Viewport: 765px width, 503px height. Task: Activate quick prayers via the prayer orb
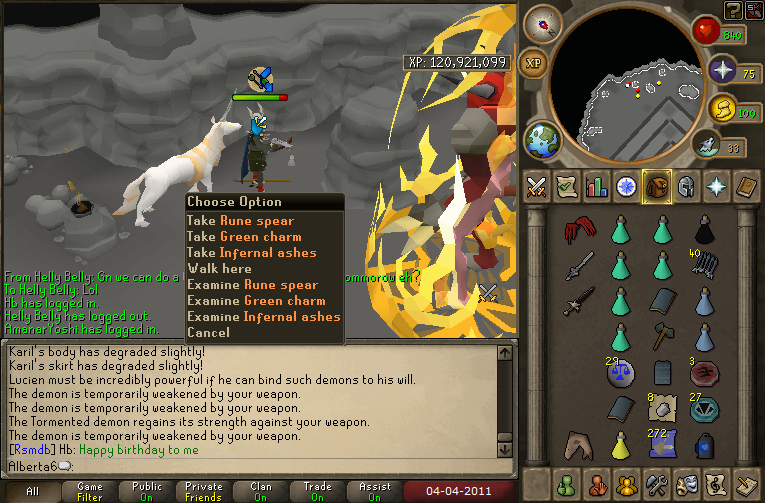pos(722,72)
